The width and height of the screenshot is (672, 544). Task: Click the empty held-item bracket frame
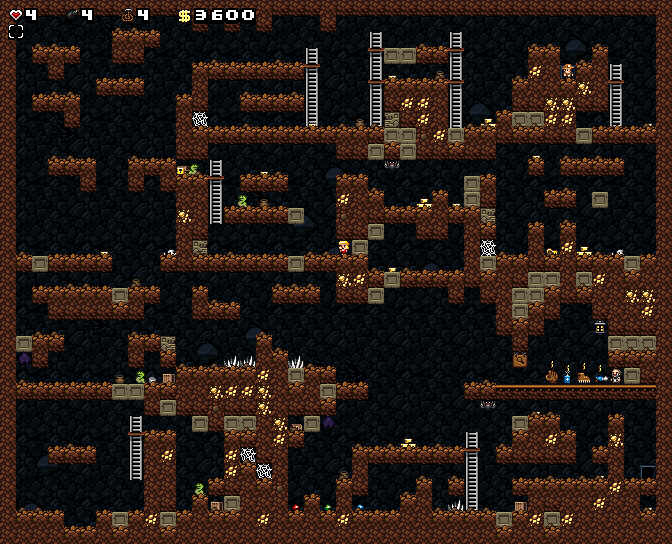point(16,32)
